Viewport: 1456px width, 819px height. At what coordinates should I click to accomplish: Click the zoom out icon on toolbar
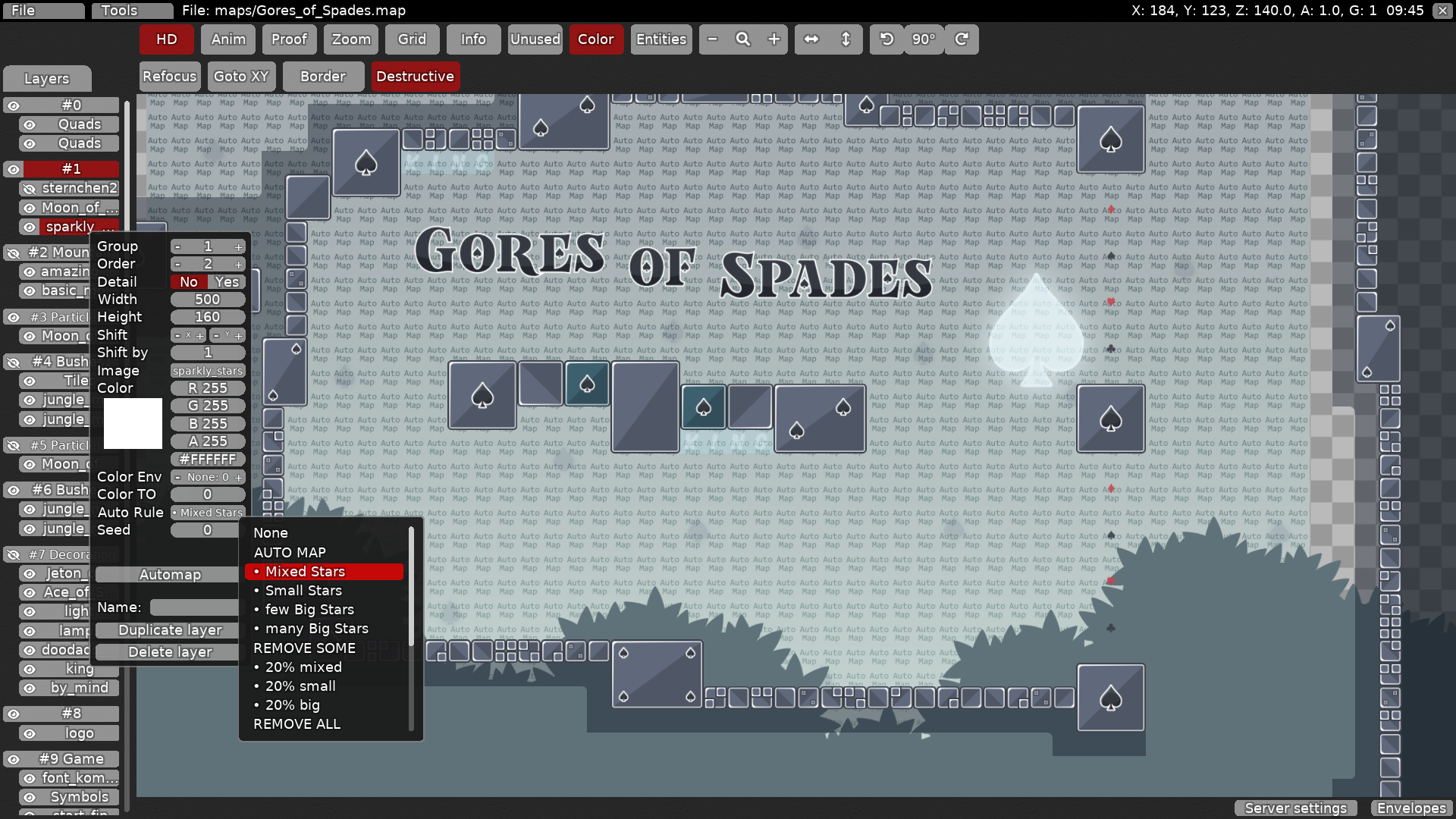[713, 39]
